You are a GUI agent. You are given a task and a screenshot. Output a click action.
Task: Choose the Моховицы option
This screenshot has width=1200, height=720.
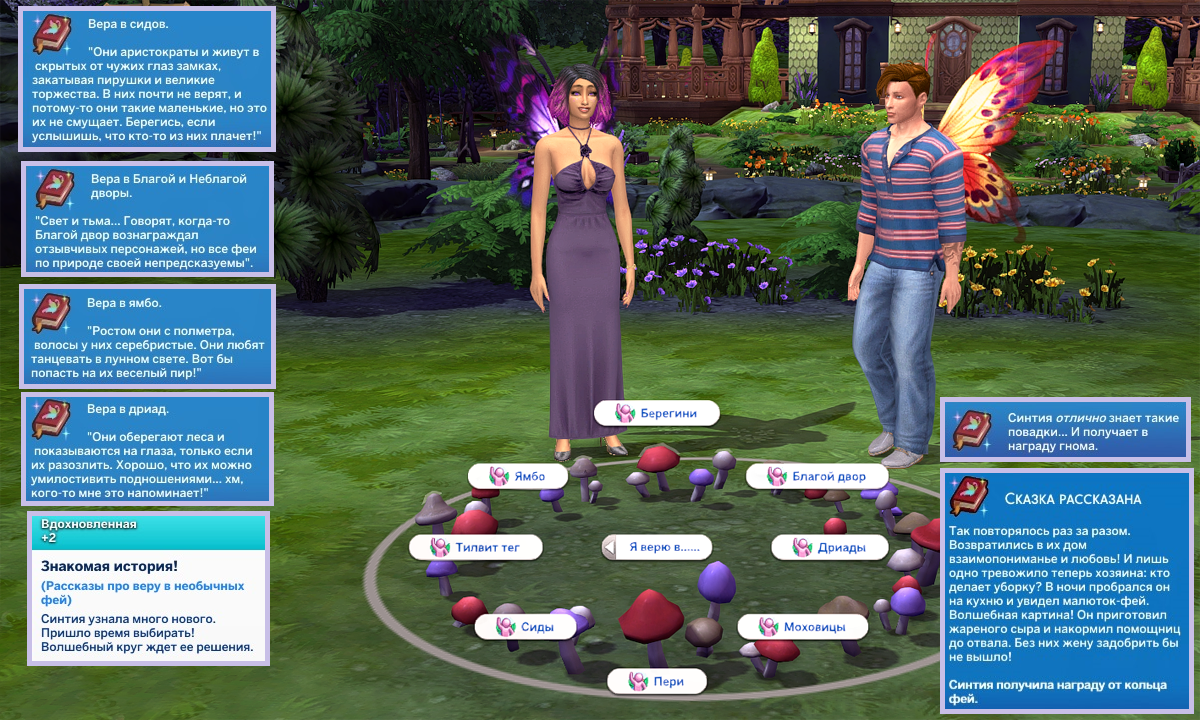point(805,627)
